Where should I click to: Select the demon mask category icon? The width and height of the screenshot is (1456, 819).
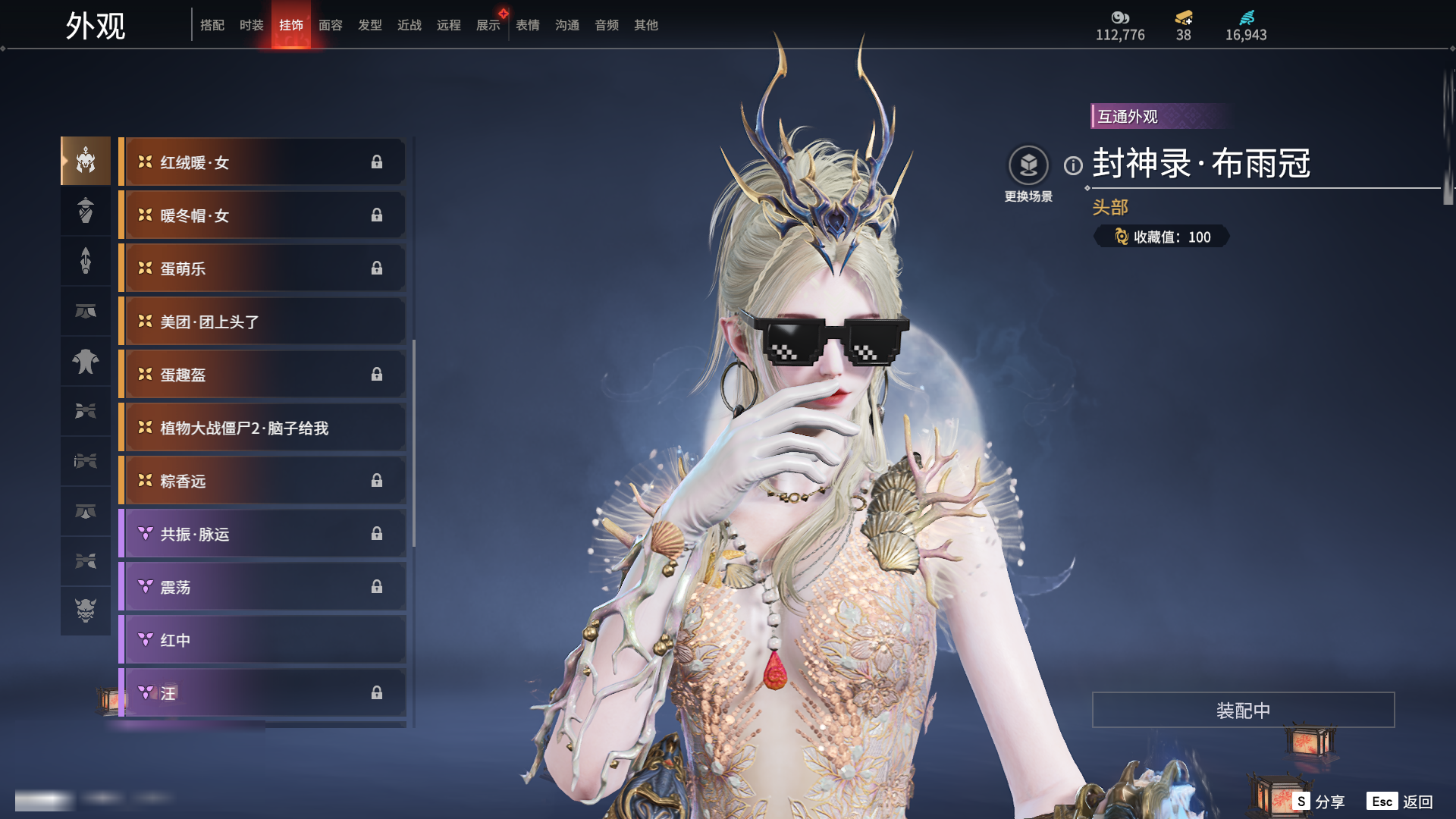coord(86,610)
